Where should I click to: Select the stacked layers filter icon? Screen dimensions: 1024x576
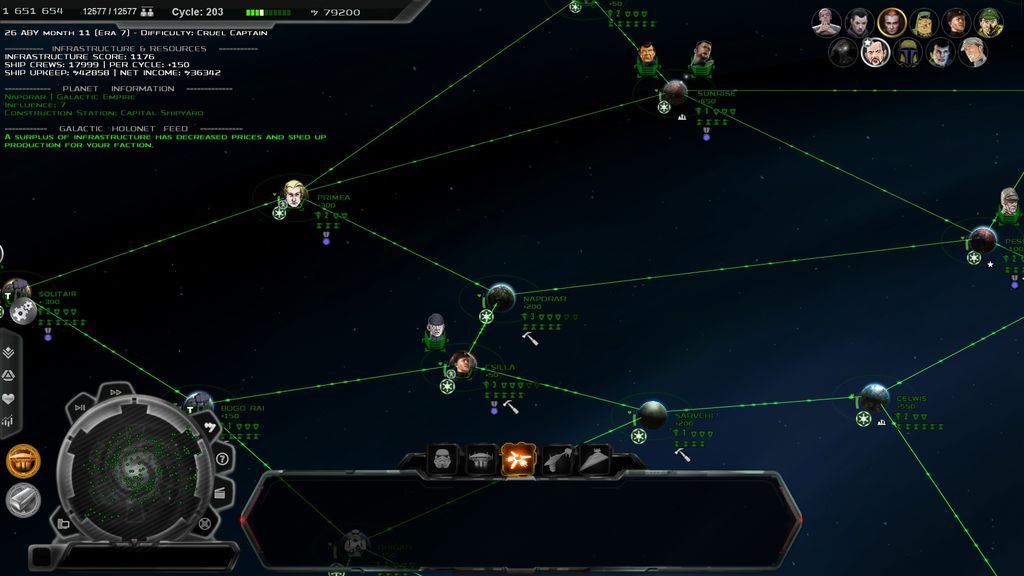coord(9,352)
